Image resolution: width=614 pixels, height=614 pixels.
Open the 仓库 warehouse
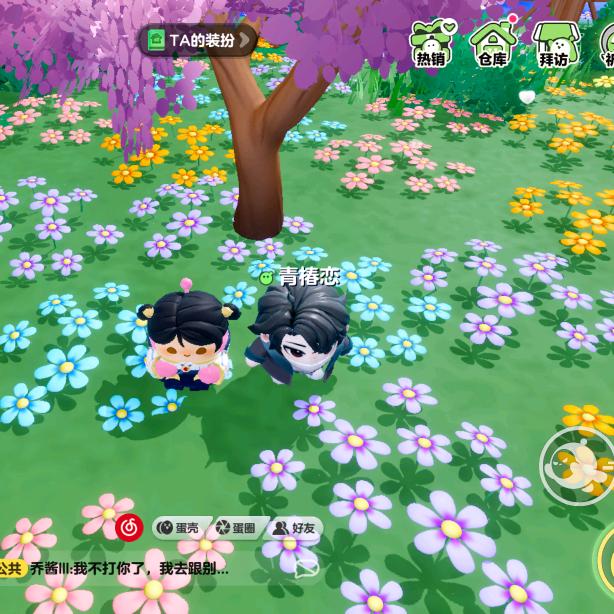pos(492,43)
